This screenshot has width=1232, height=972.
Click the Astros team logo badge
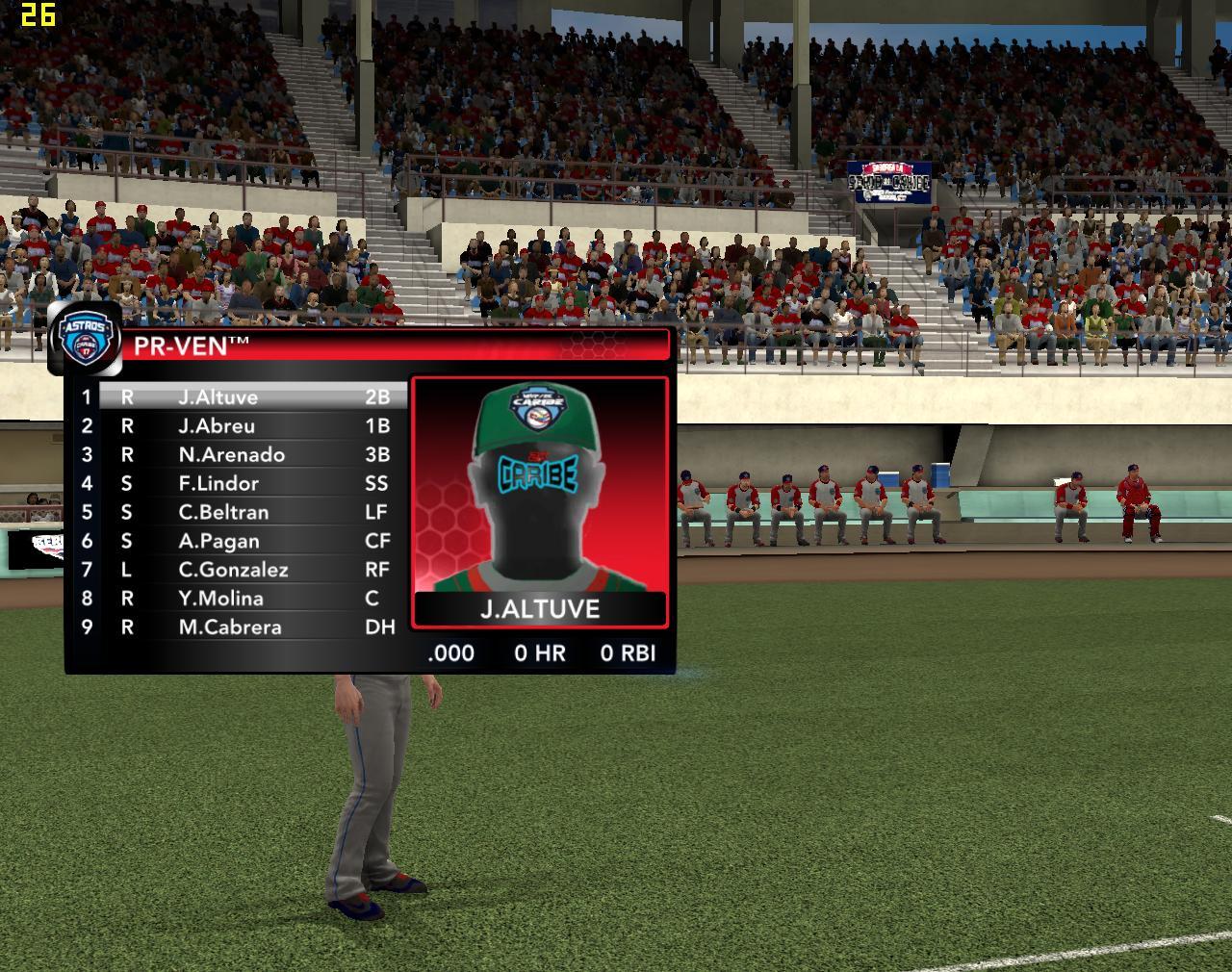pyautogui.click(x=87, y=339)
